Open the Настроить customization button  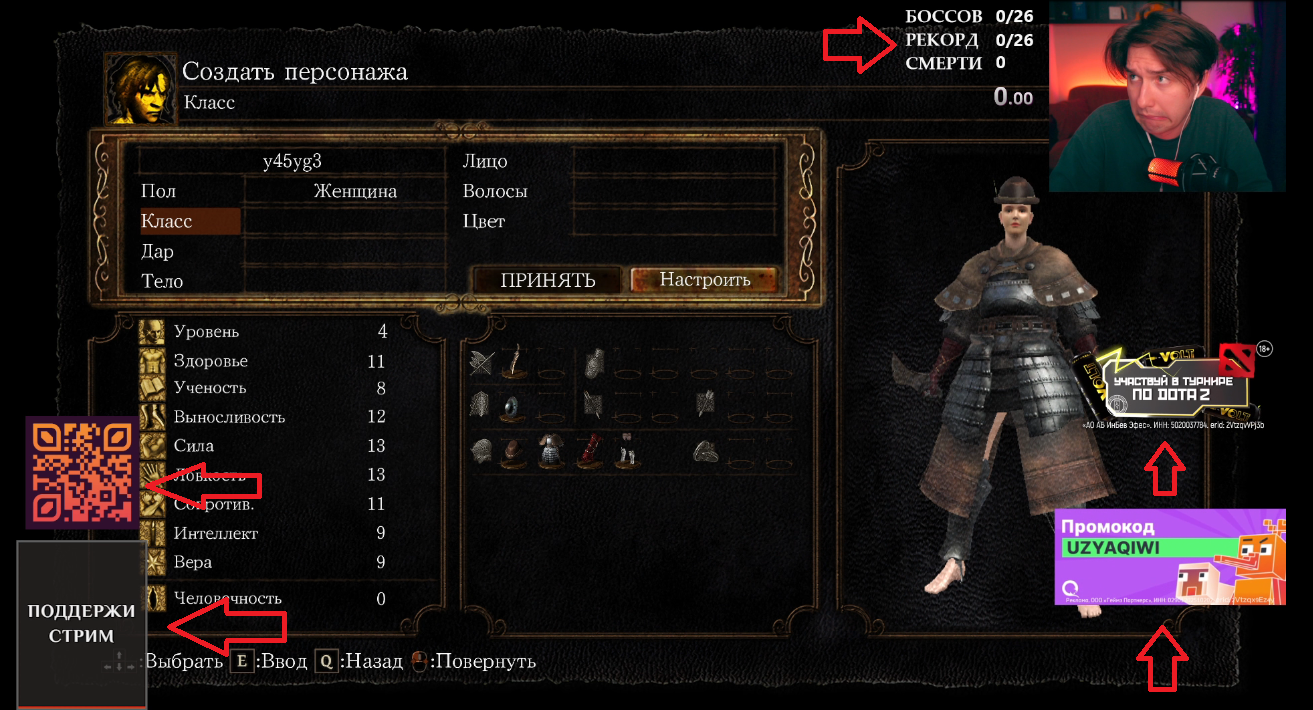[704, 280]
